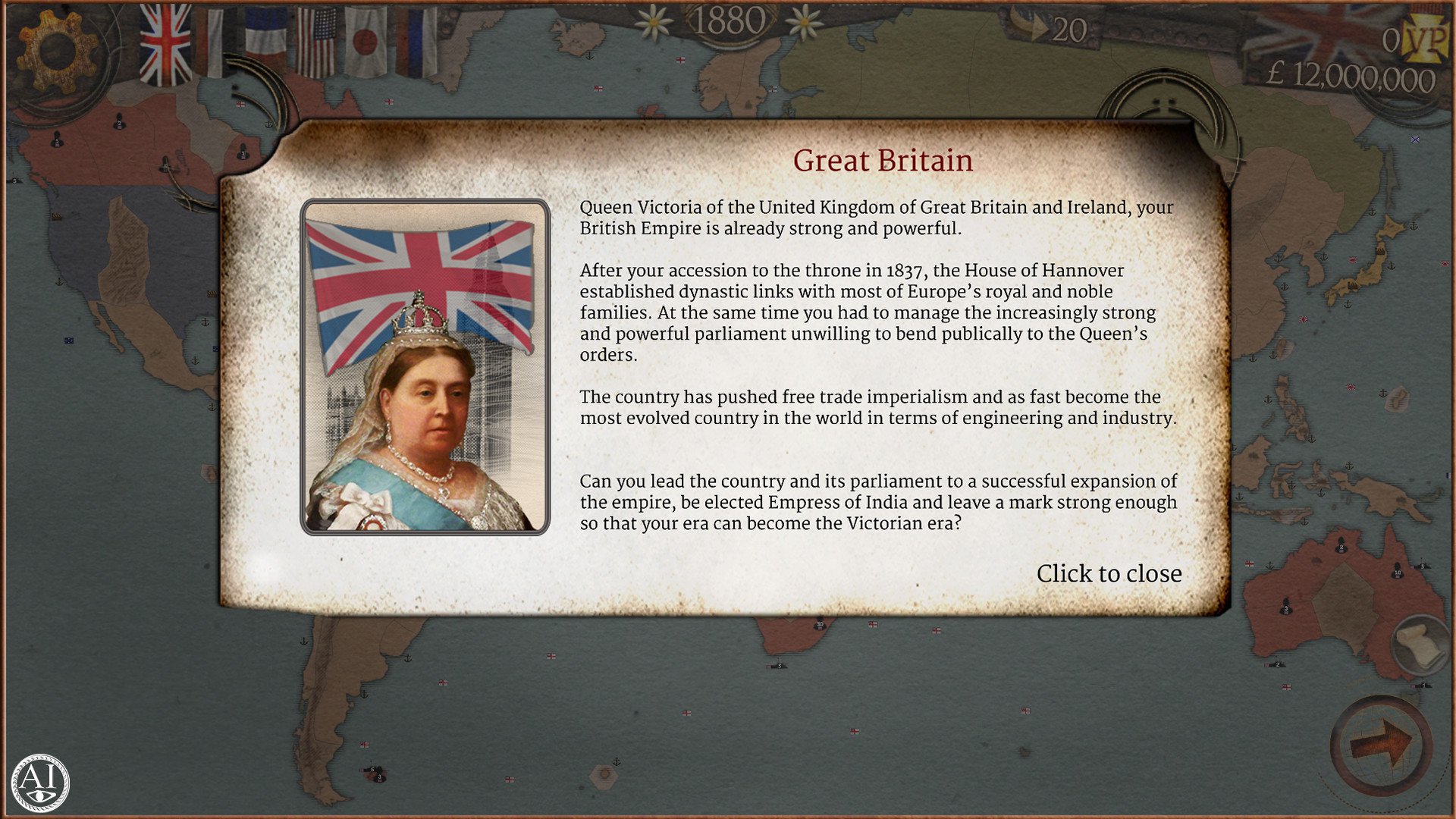Open the parchment scroll button
Image resolution: width=1456 pixels, height=819 pixels.
[1418, 645]
